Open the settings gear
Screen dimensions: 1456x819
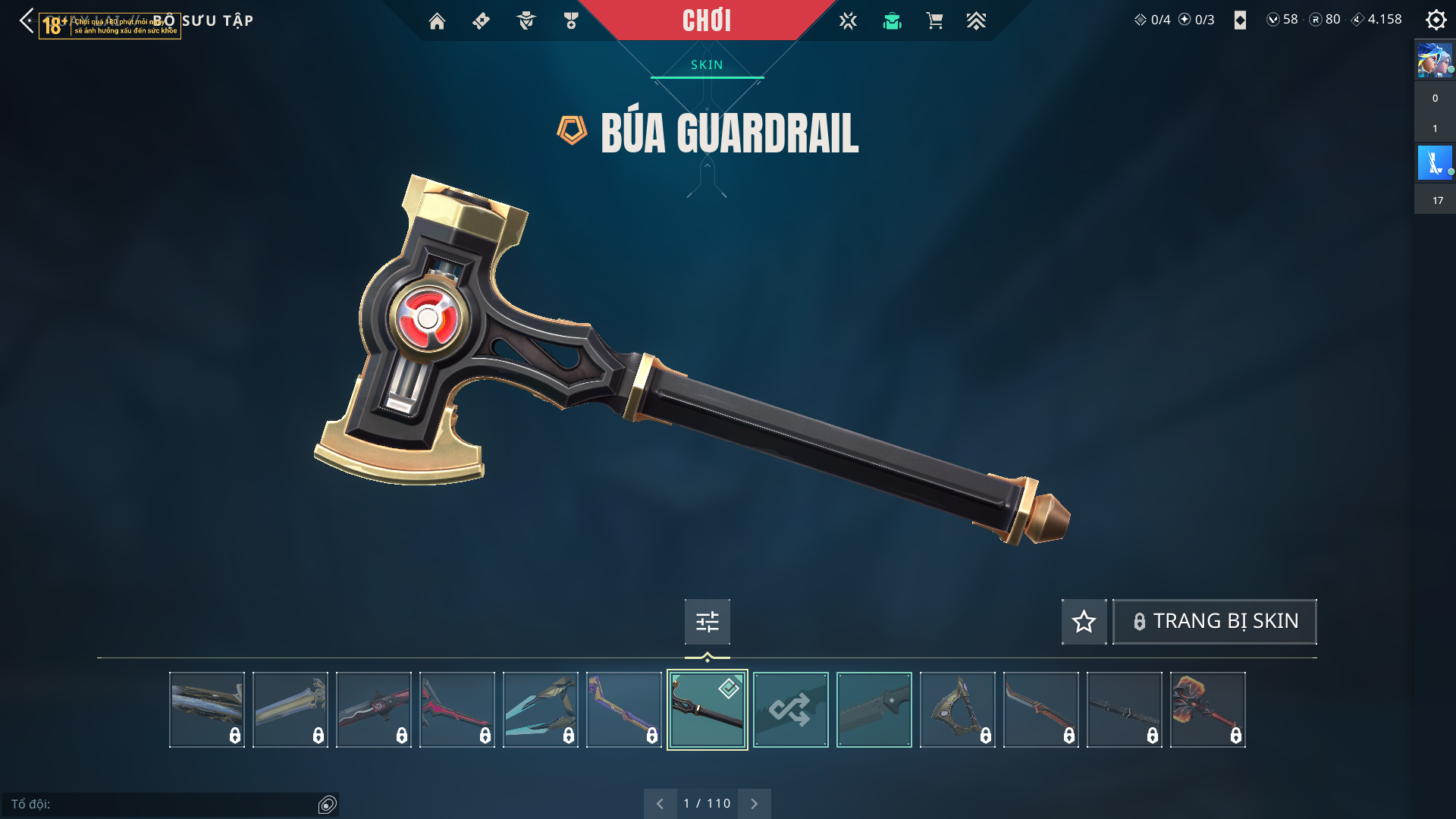coord(1436,20)
